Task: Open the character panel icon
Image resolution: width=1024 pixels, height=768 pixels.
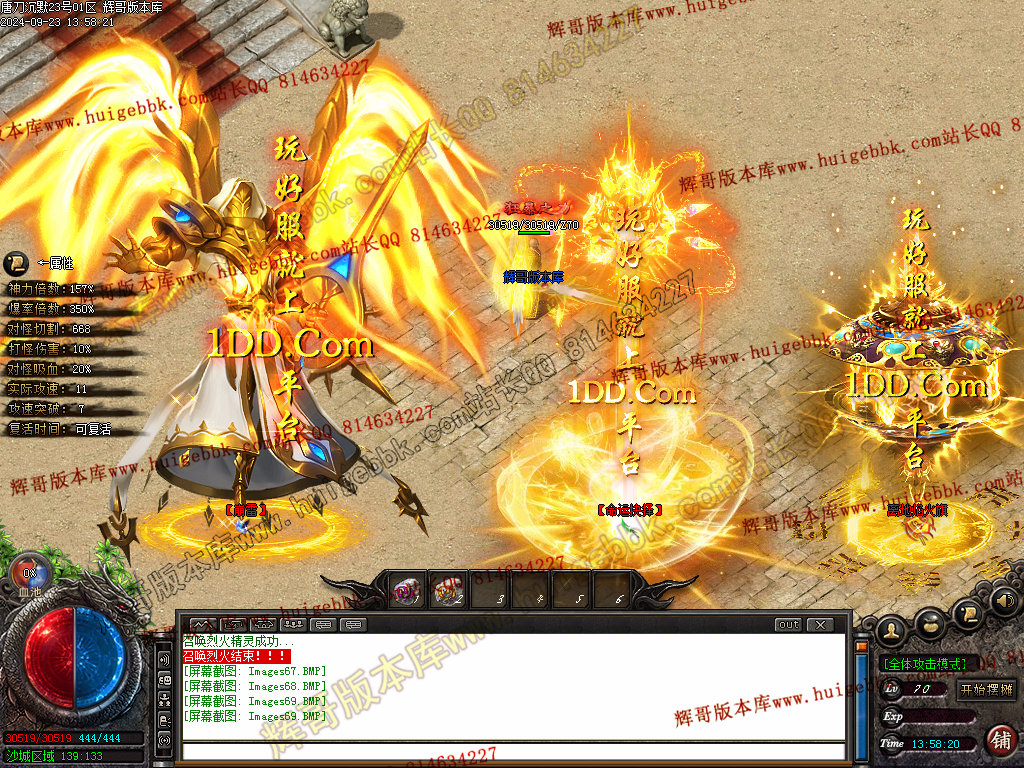Action: coord(891,628)
